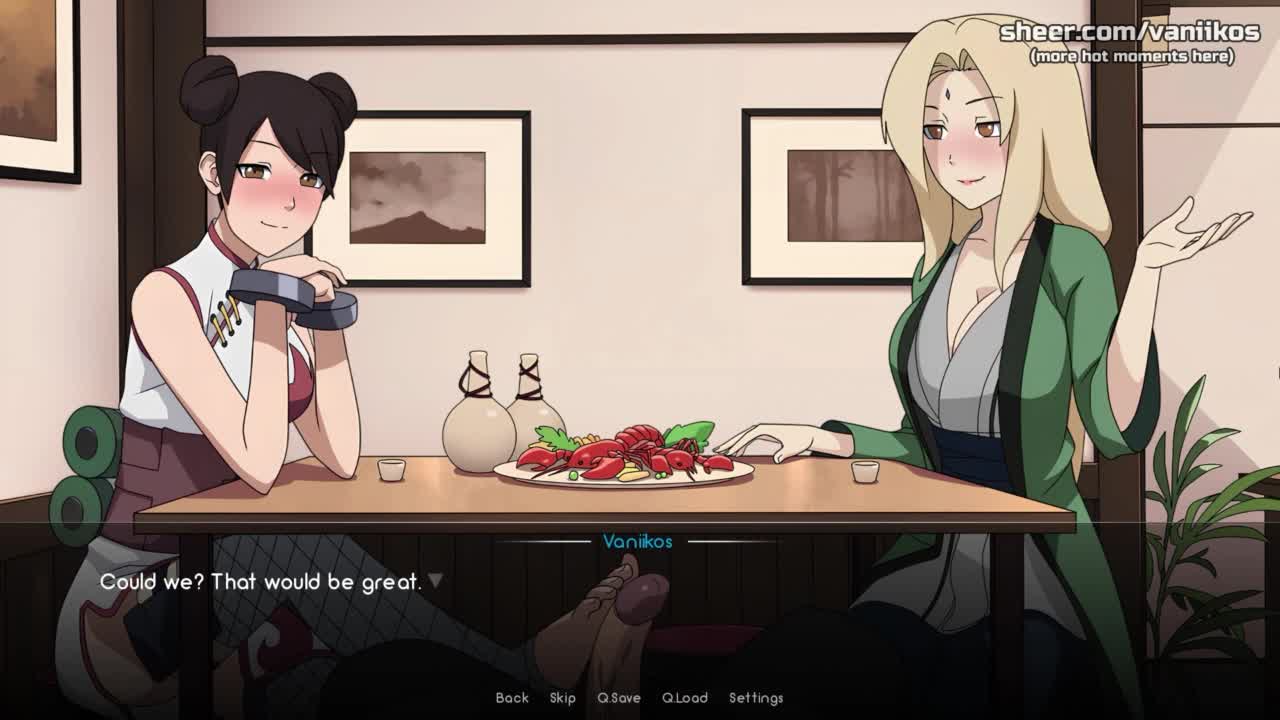This screenshot has height=720, width=1280.
Task: Quick load with Q.Load
Action: click(685, 698)
